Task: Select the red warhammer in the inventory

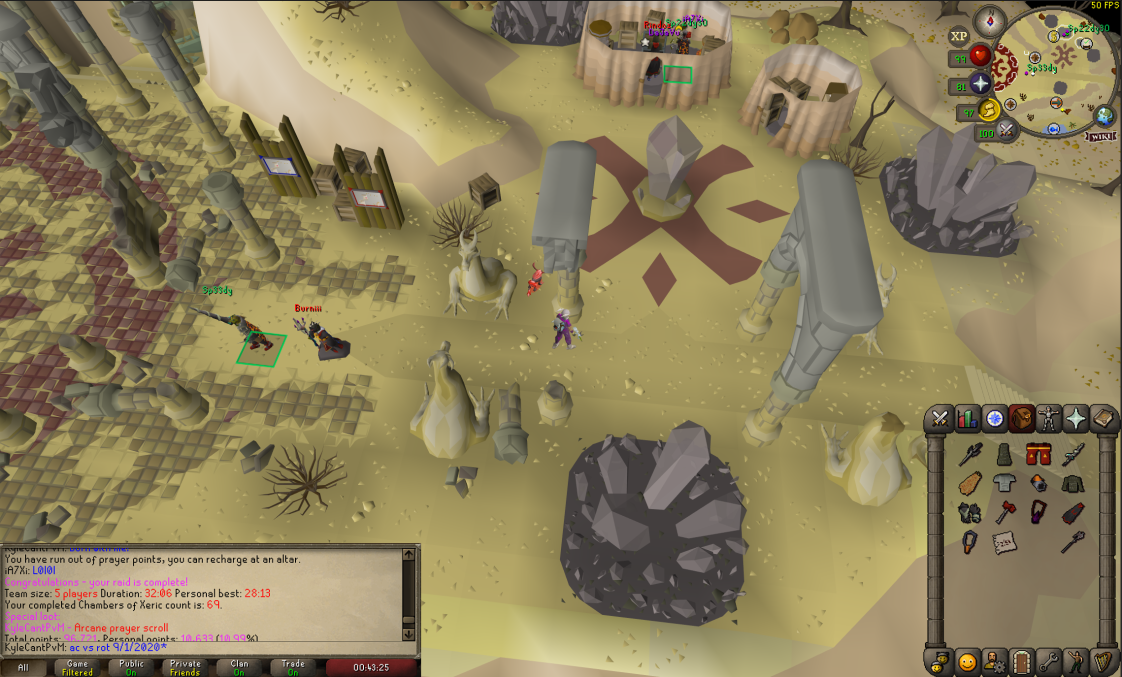Action: coord(1003,513)
